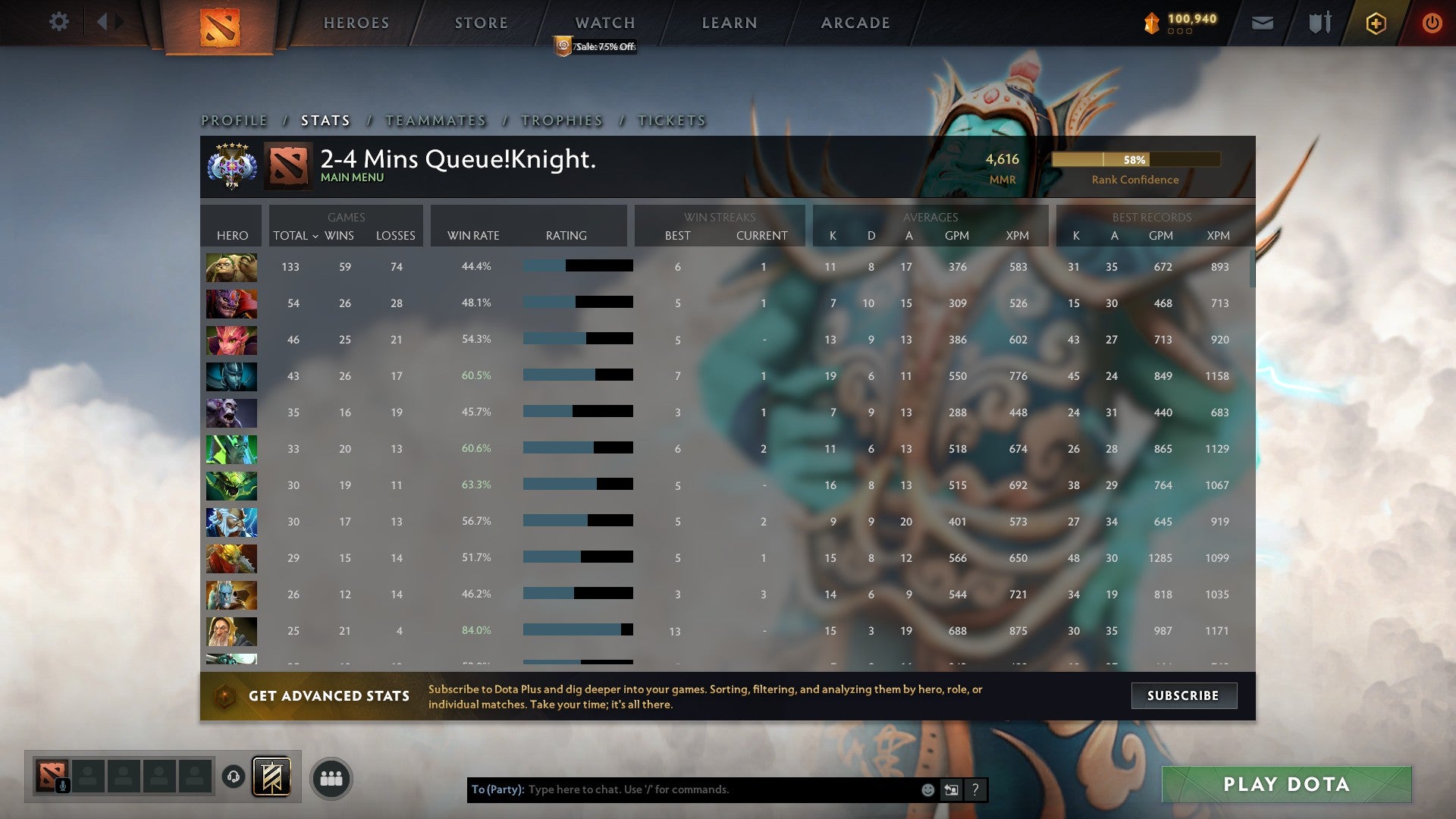Open the TOTAL column sort dropdown
The width and height of the screenshot is (1456, 819).
pos(294,236)
